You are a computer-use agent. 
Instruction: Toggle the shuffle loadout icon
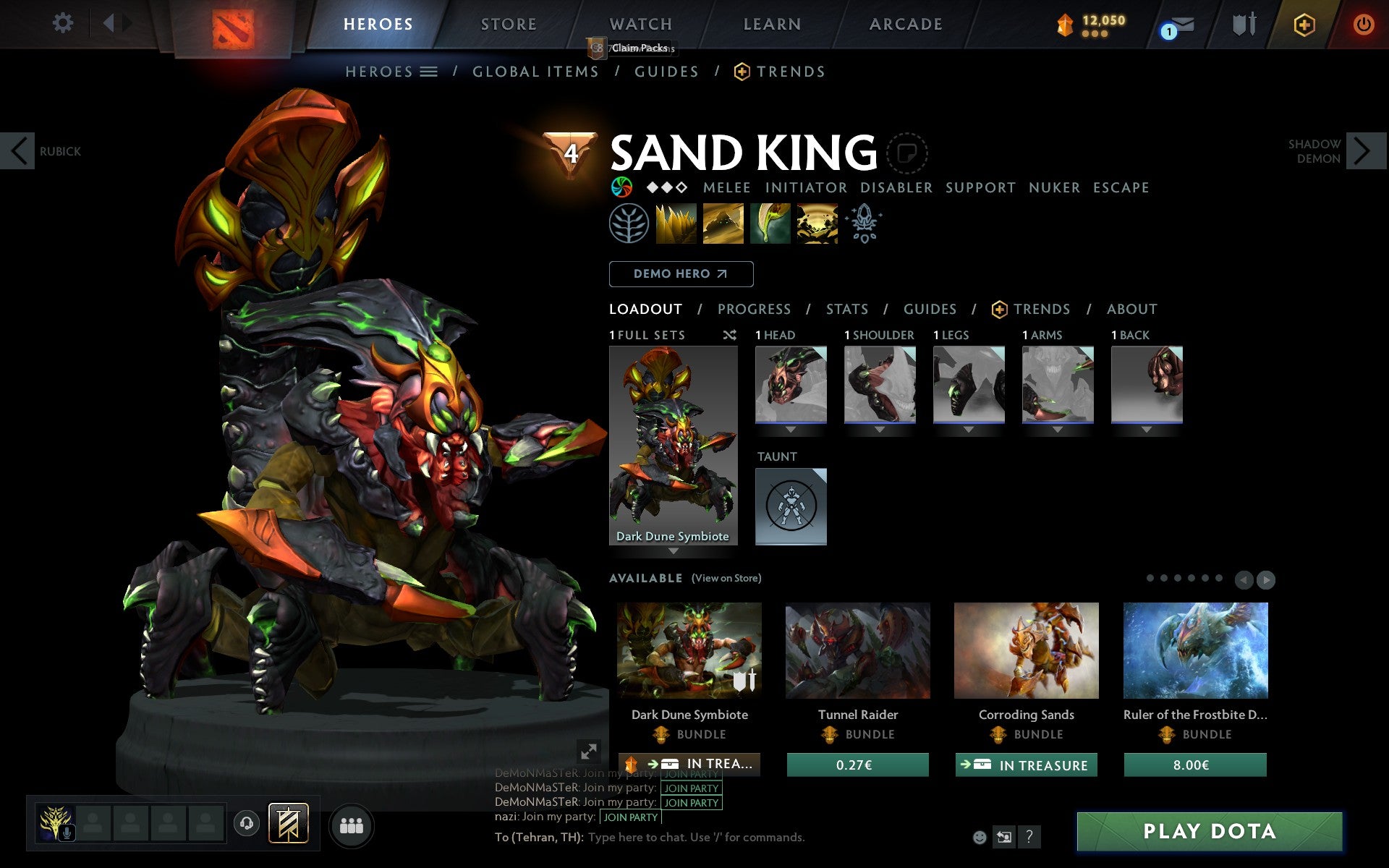pos(729,335)
